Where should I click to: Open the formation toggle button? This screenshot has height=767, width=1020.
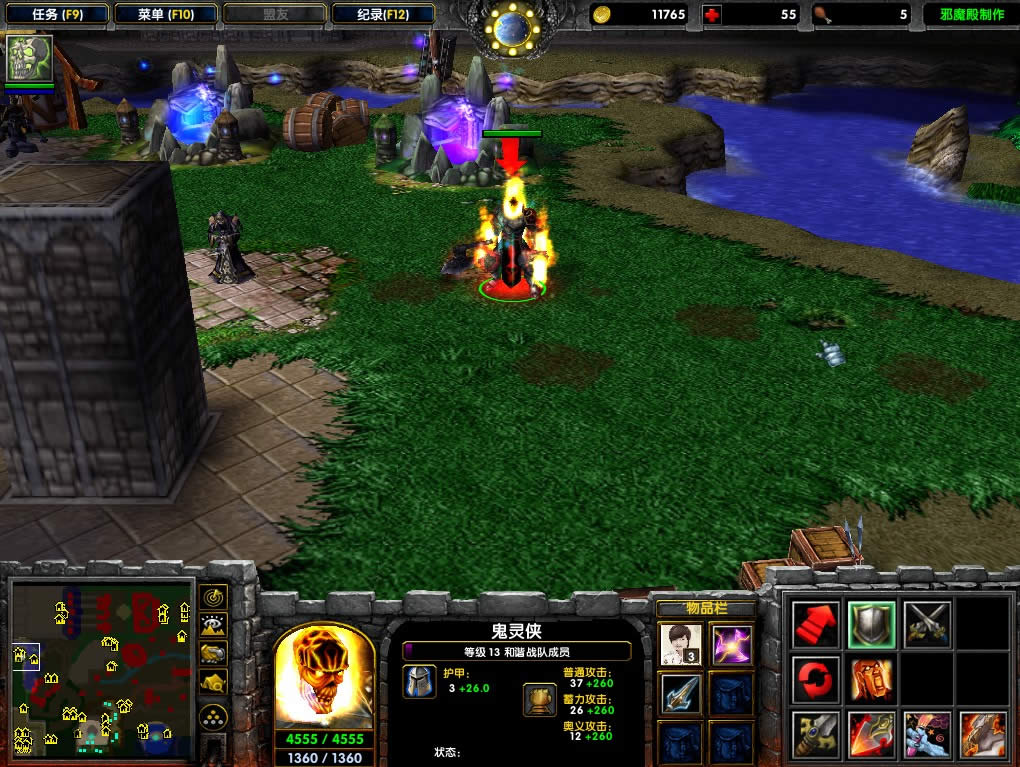pos(213,716)
